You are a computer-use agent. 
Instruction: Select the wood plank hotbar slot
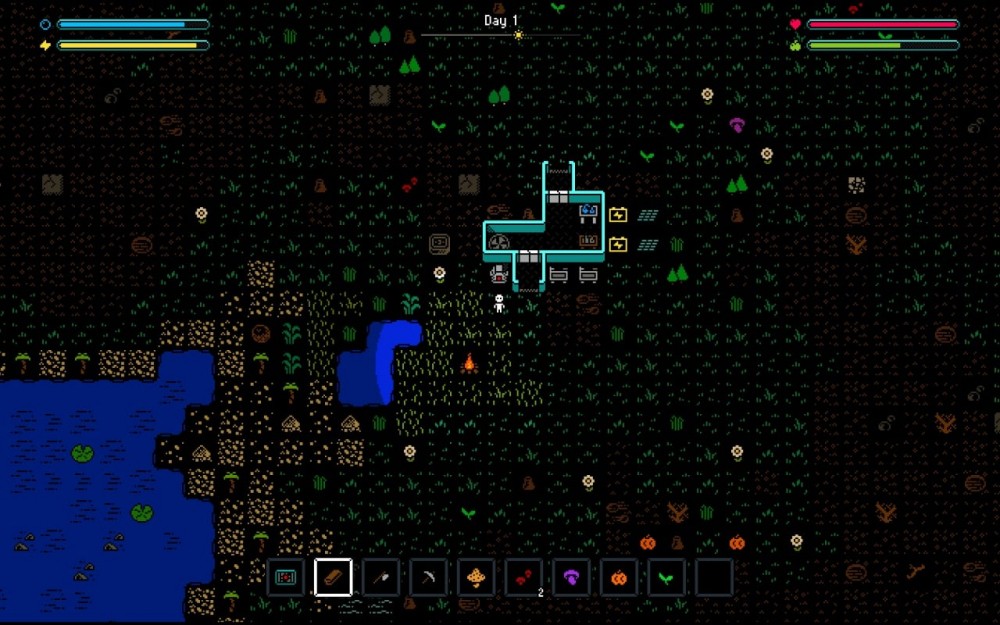[333, 577]
